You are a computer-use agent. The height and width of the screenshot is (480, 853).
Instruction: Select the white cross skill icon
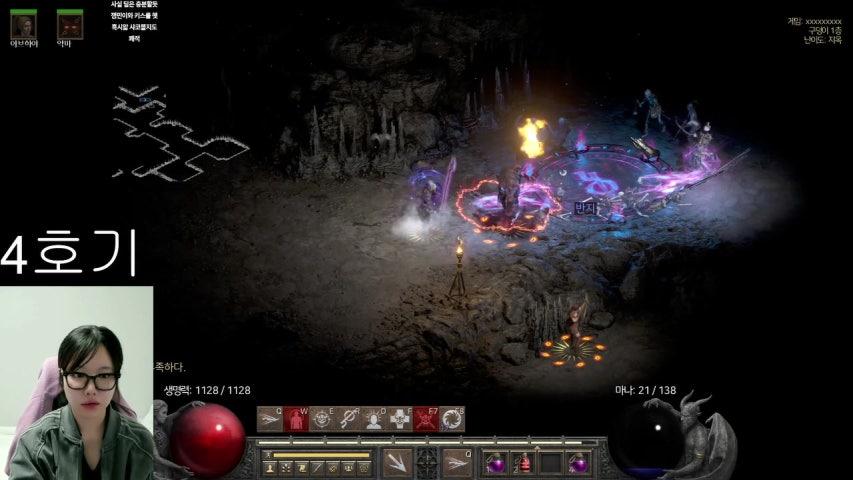click(x=400, y=419)
